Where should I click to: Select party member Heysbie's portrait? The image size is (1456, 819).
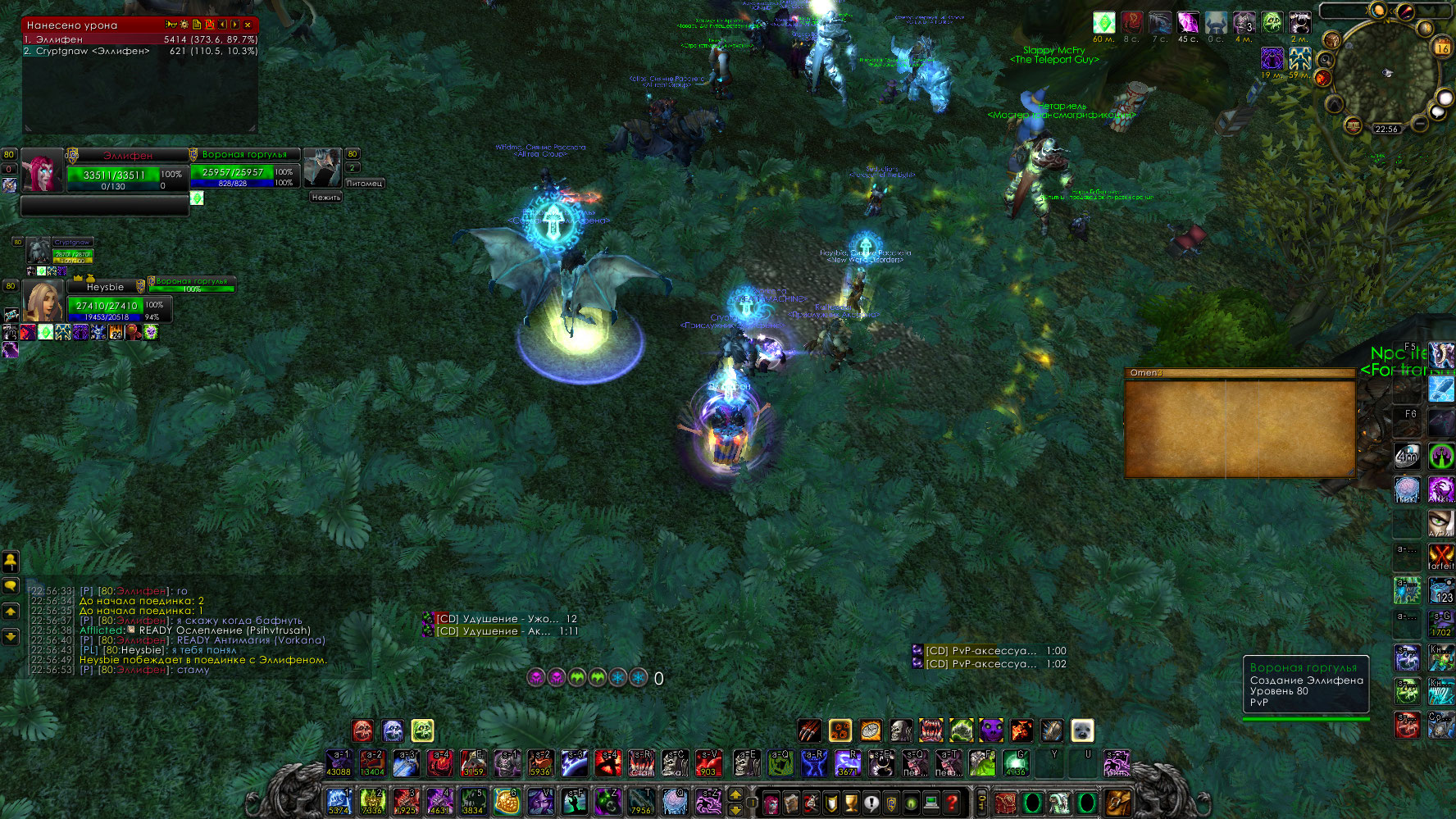43,302
